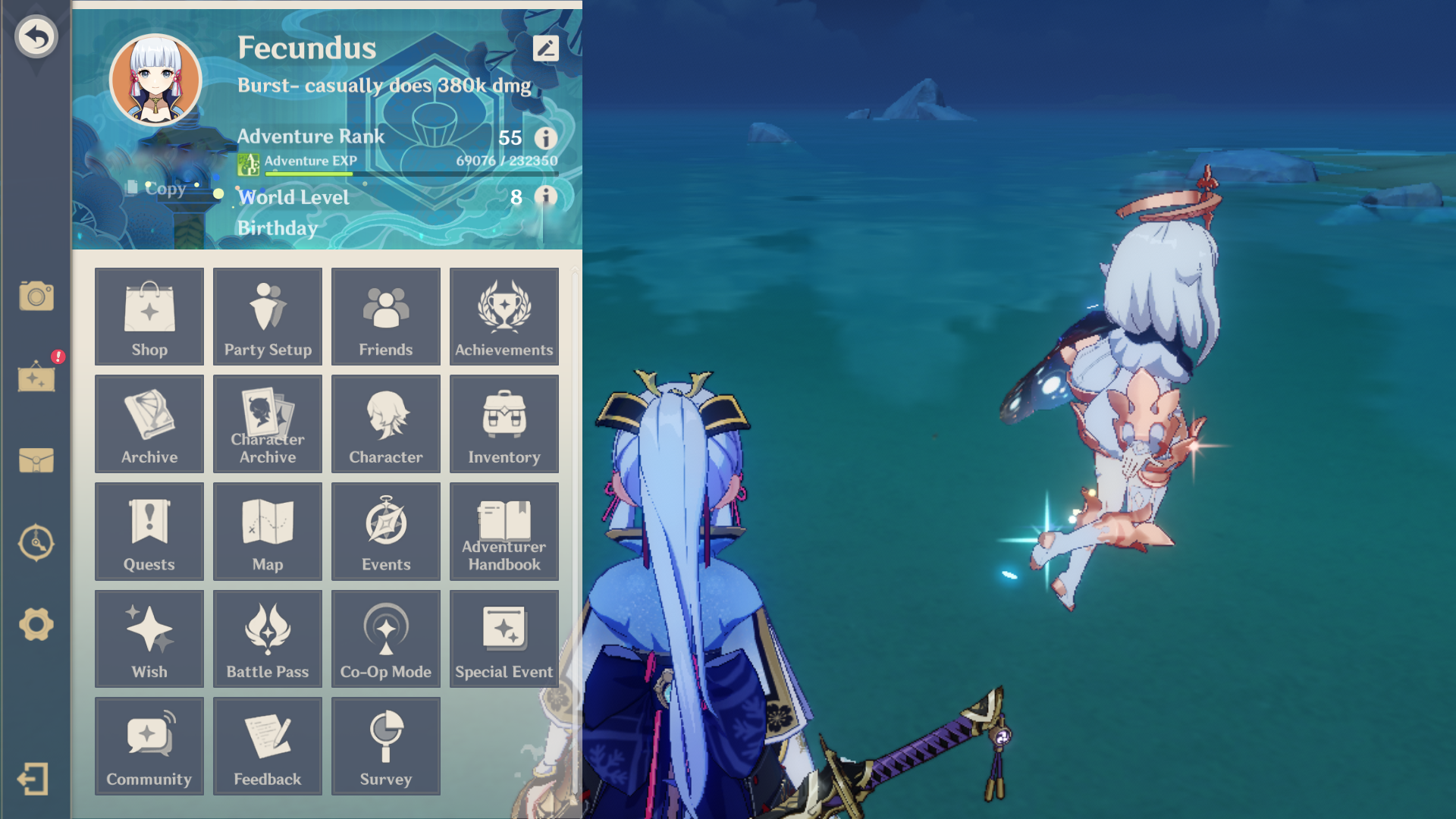Open the Battle Pass
The image size is (1456, 819).
[267, 639]
